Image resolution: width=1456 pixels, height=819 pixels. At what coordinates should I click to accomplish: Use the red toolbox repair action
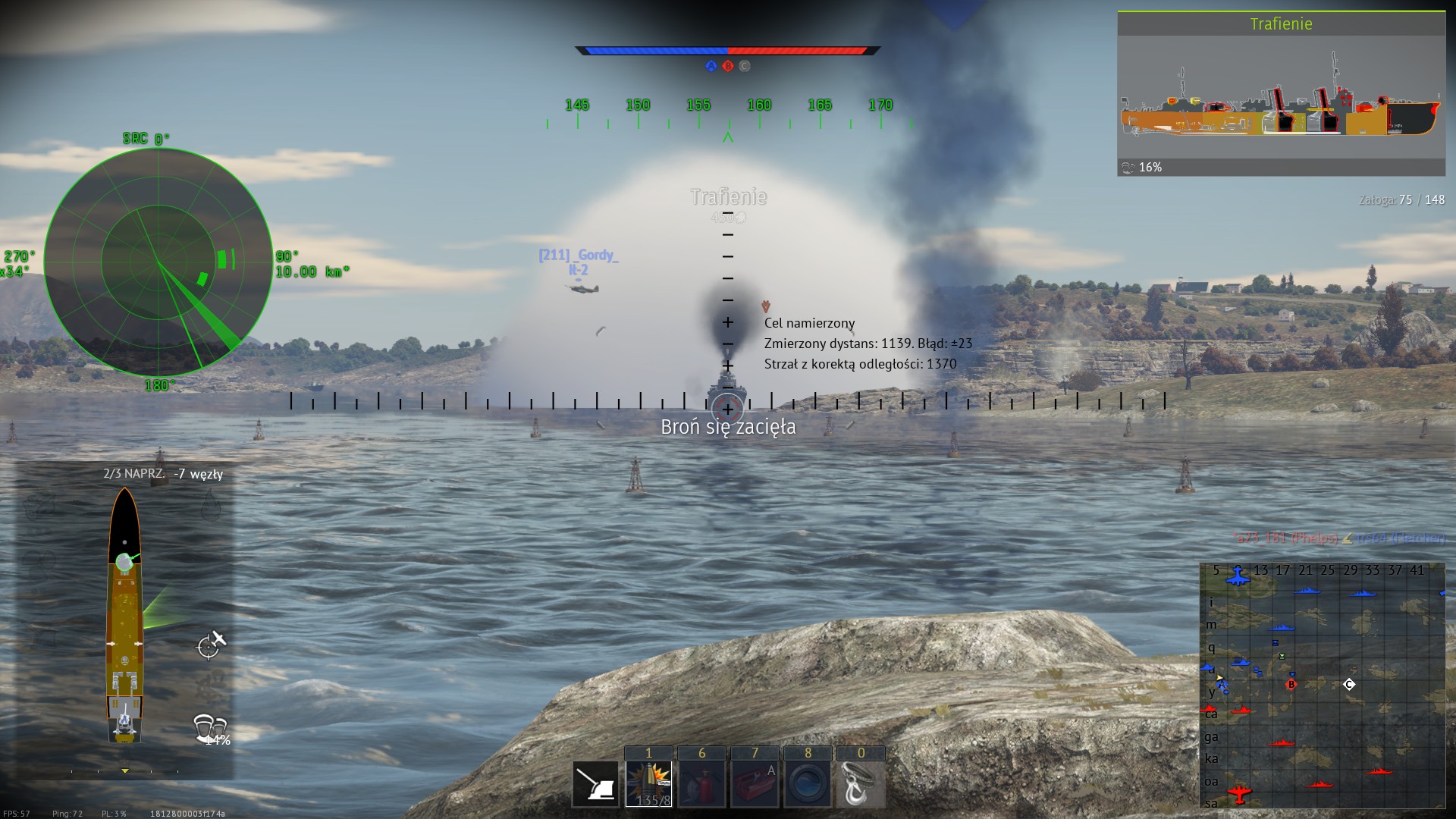(755, 783)
